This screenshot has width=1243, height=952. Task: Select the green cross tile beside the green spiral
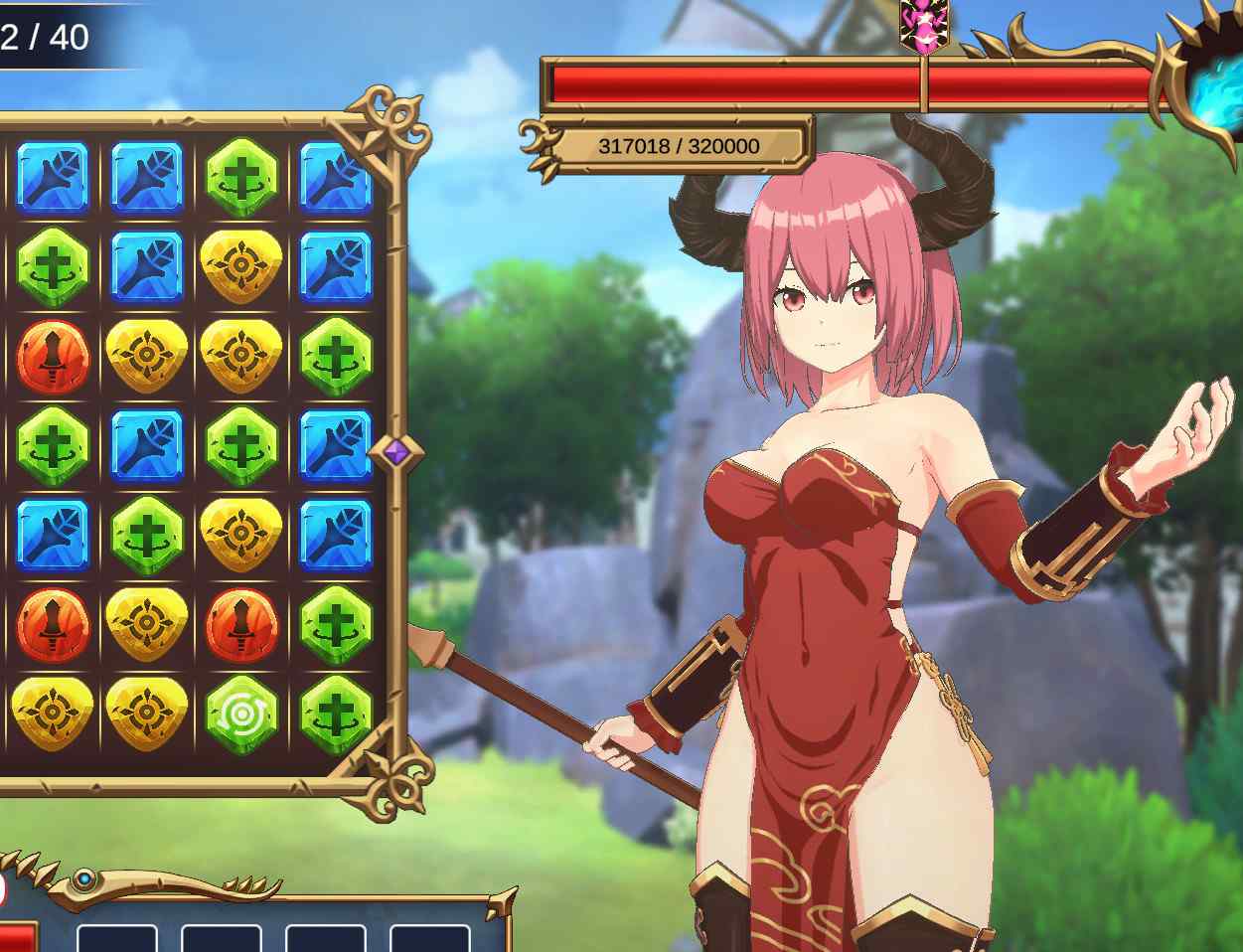point(335,714)
